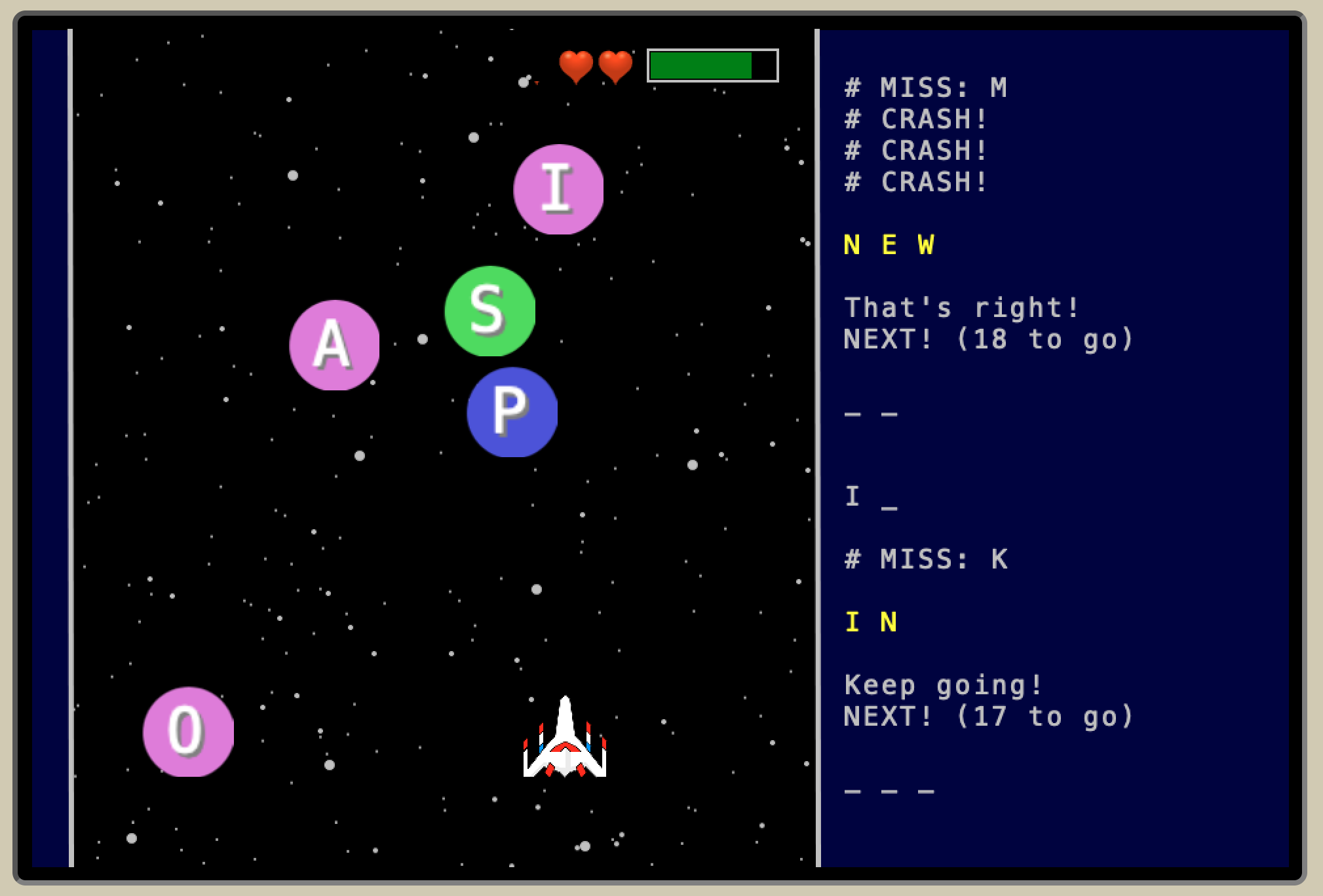1323x896 pixels.
Task: Toggle the yellow IN word display
Action: click(872, 621)
